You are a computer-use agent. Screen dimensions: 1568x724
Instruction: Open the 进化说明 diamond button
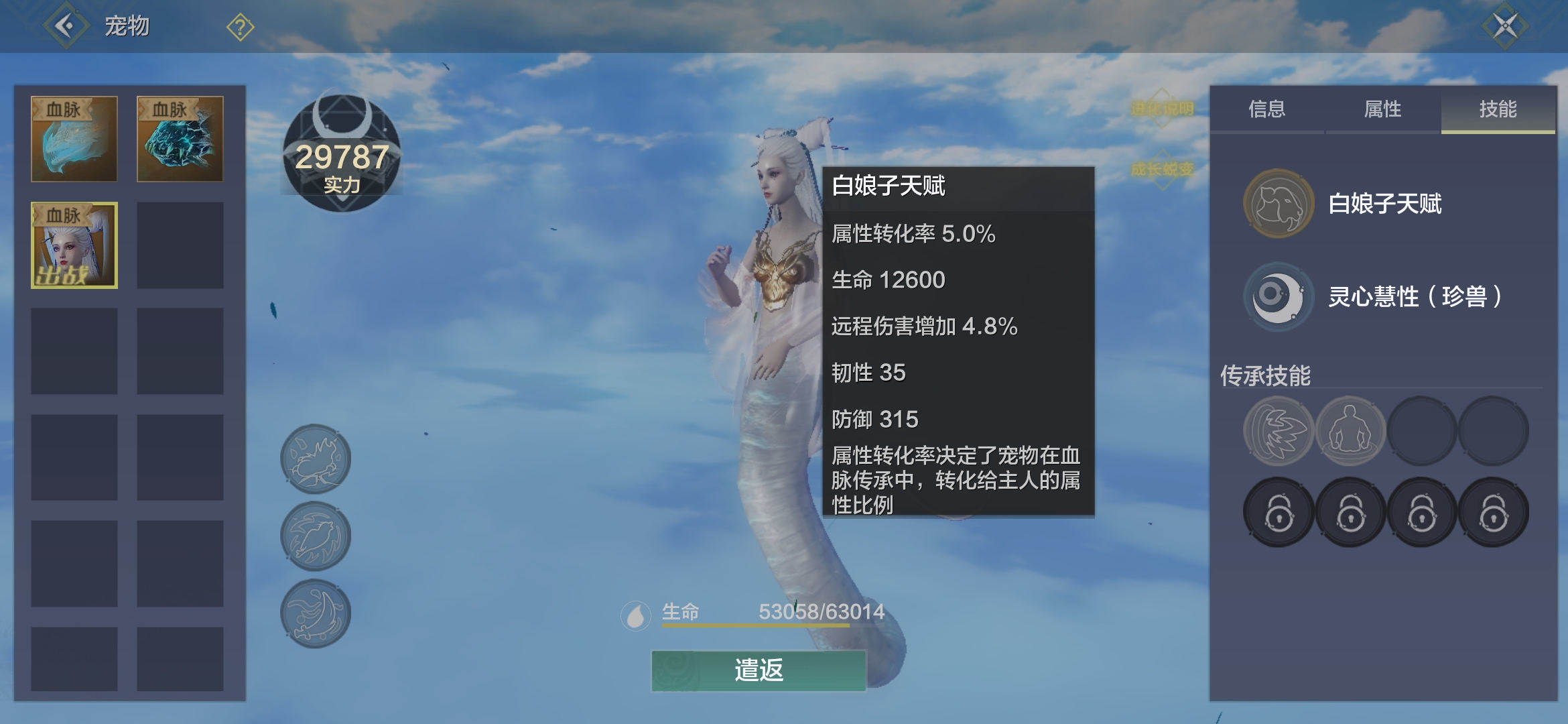(1162, 109)
